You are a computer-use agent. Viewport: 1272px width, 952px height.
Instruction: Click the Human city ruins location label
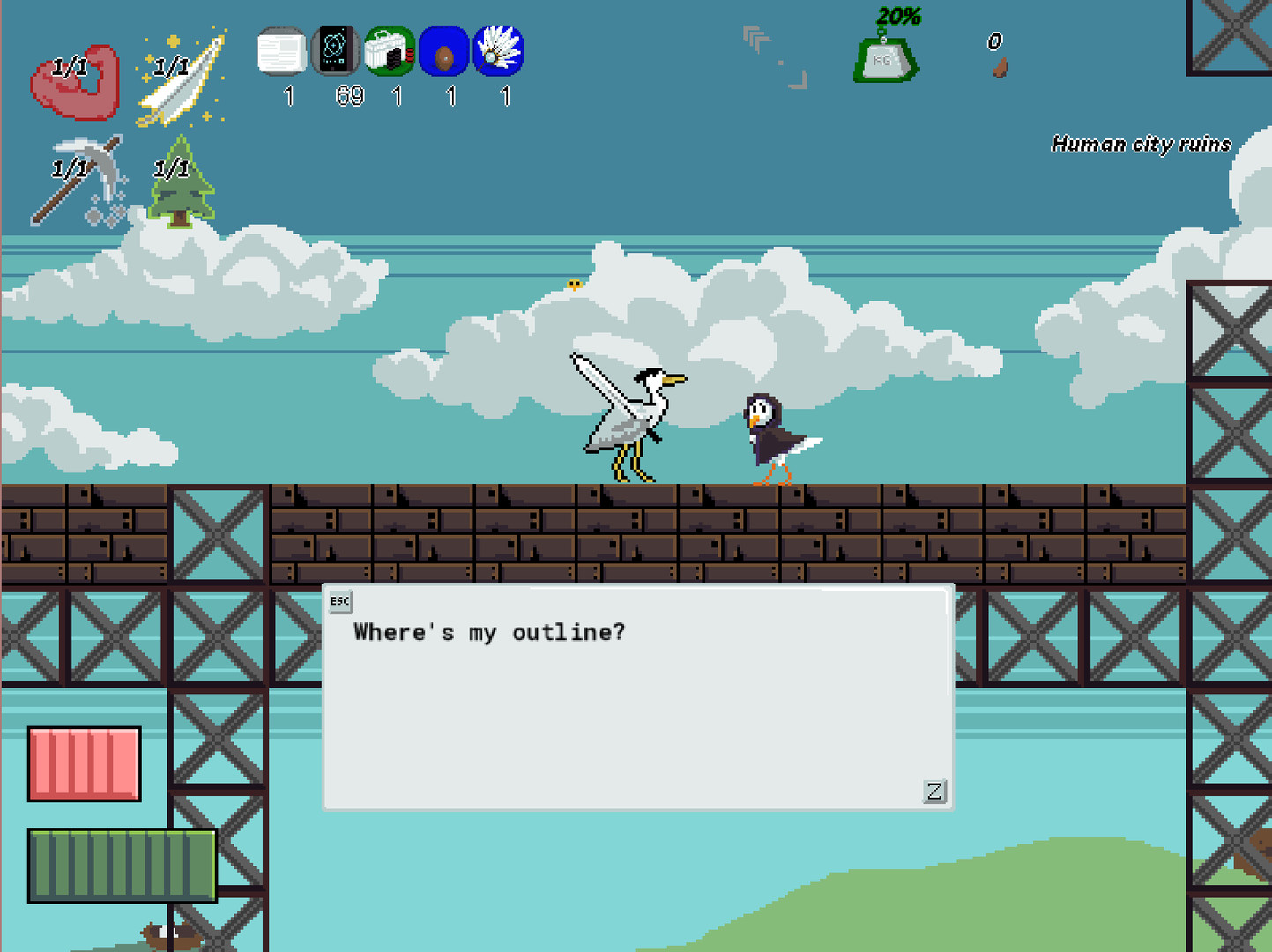pyautogui.click(x=1141, y=144)
